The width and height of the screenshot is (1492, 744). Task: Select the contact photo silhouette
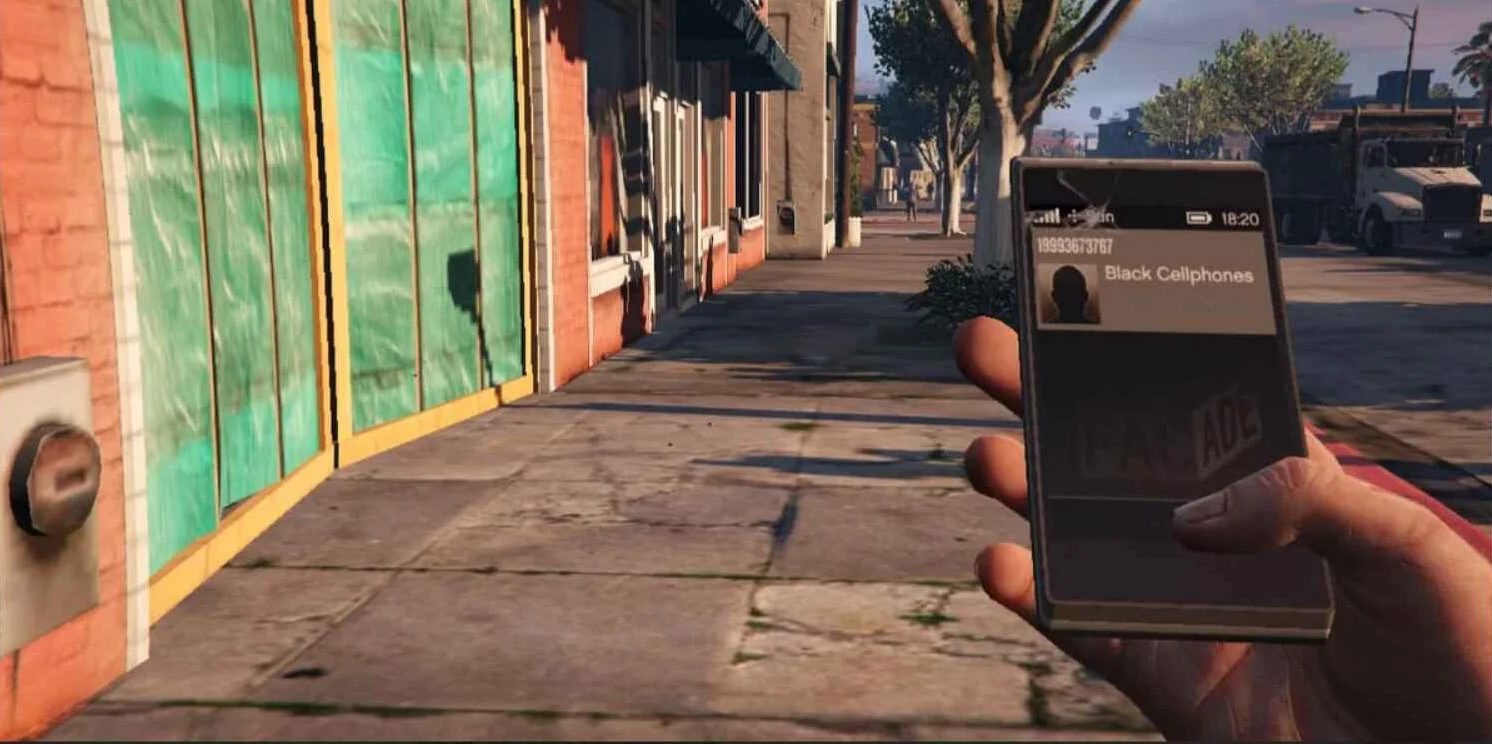click(1069, 292)
